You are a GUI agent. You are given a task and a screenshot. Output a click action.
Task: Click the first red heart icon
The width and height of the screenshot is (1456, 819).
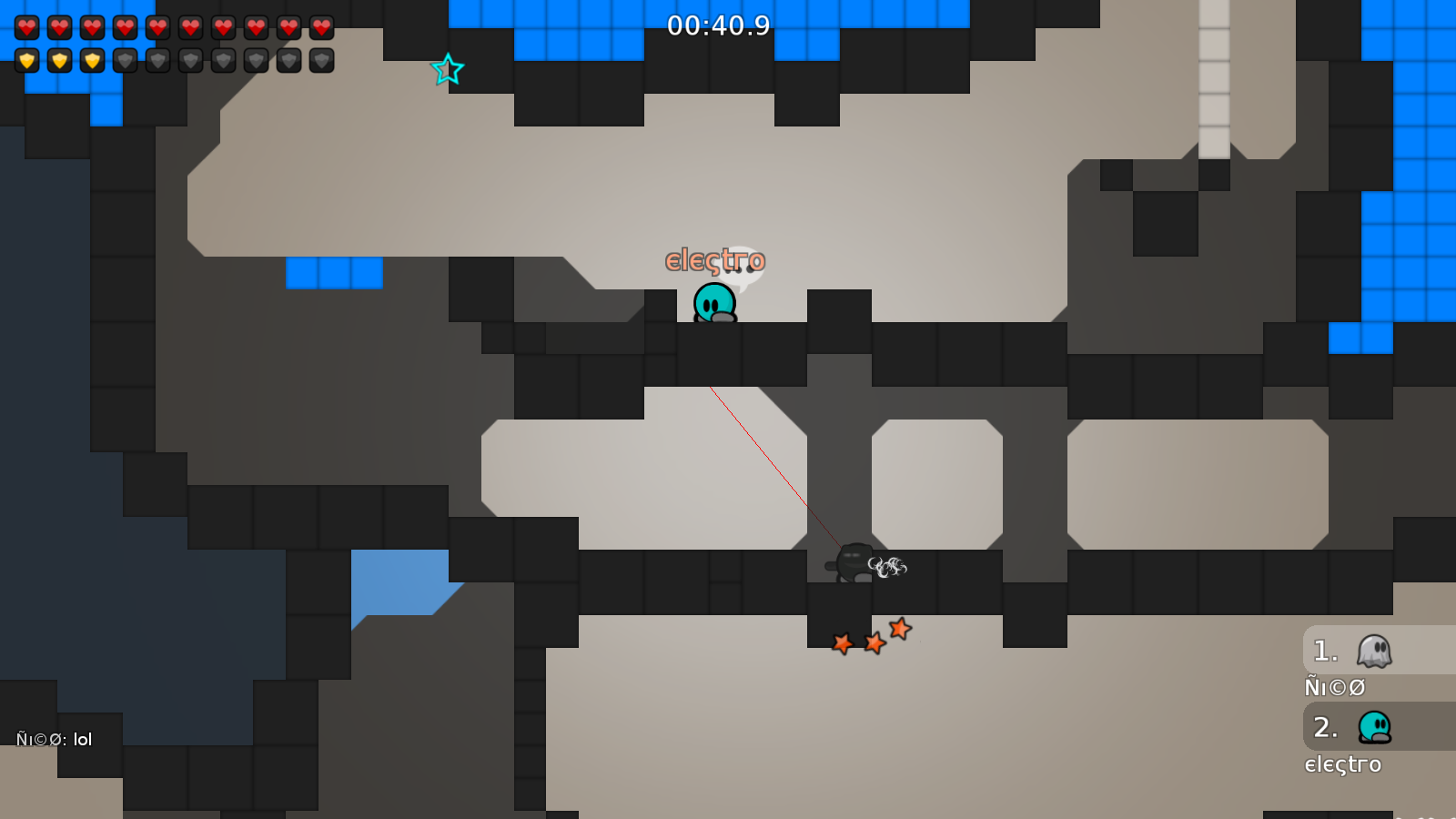[27, 26]
